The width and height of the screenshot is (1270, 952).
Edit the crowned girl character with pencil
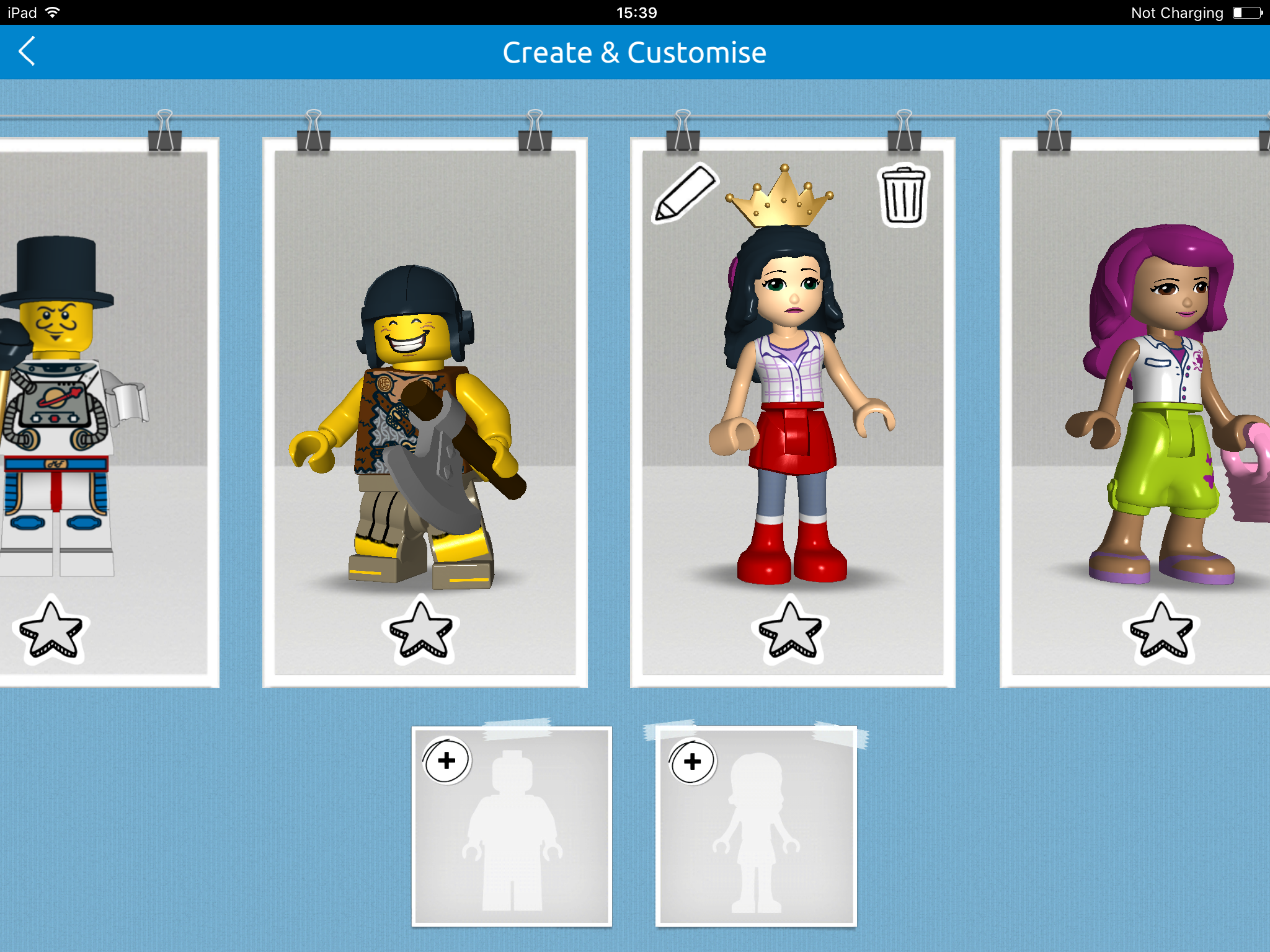pyautogui.click(x=684, y=193)
